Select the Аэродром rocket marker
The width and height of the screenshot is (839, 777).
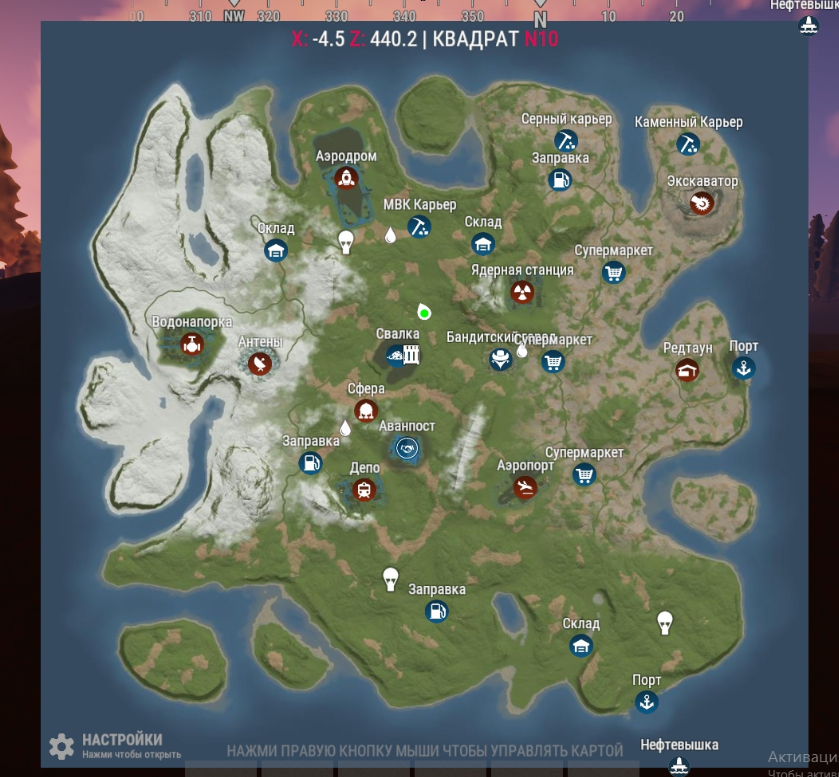(x=346, y=179)
